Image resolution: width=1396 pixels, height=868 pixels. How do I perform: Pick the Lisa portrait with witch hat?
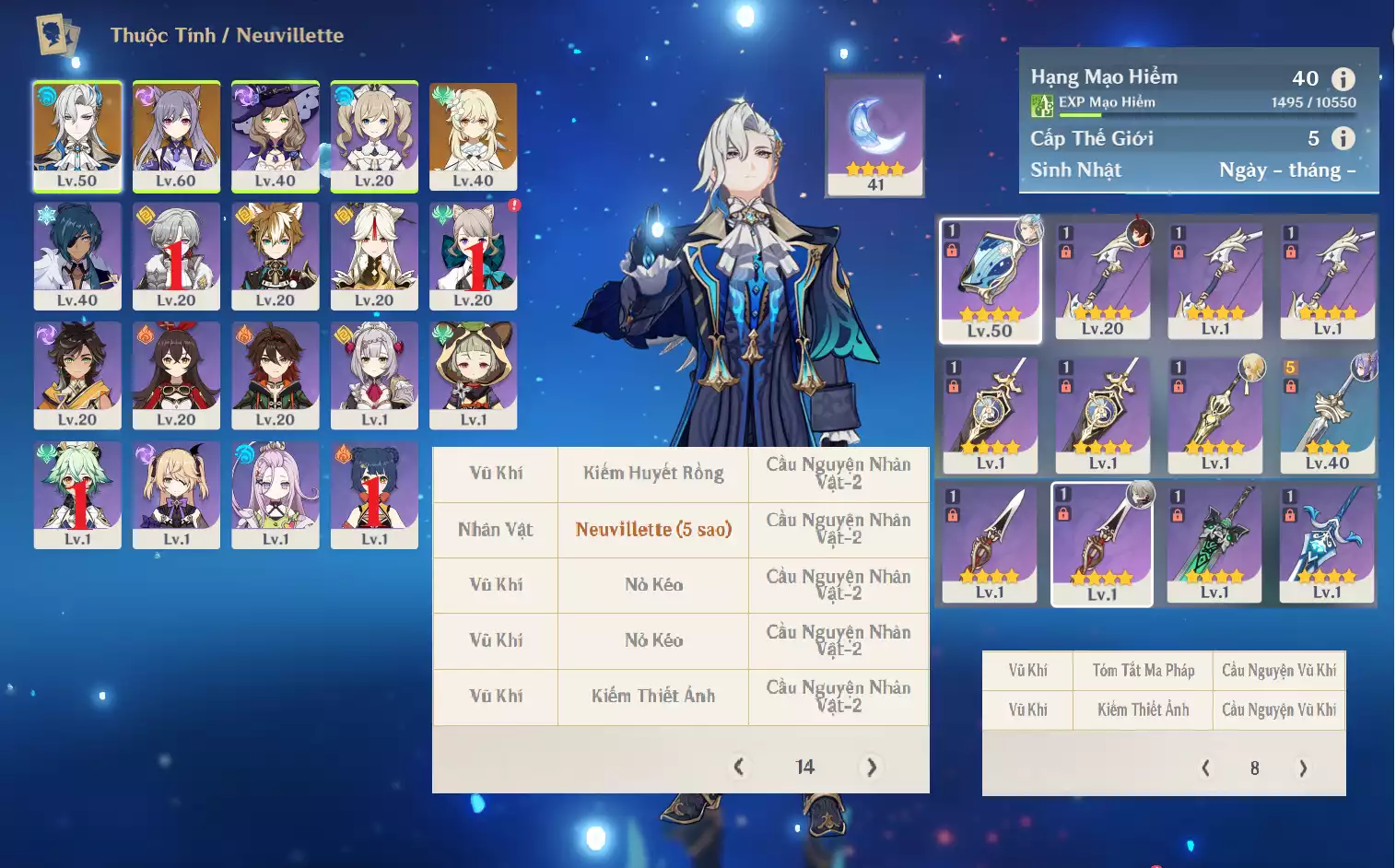275,136
